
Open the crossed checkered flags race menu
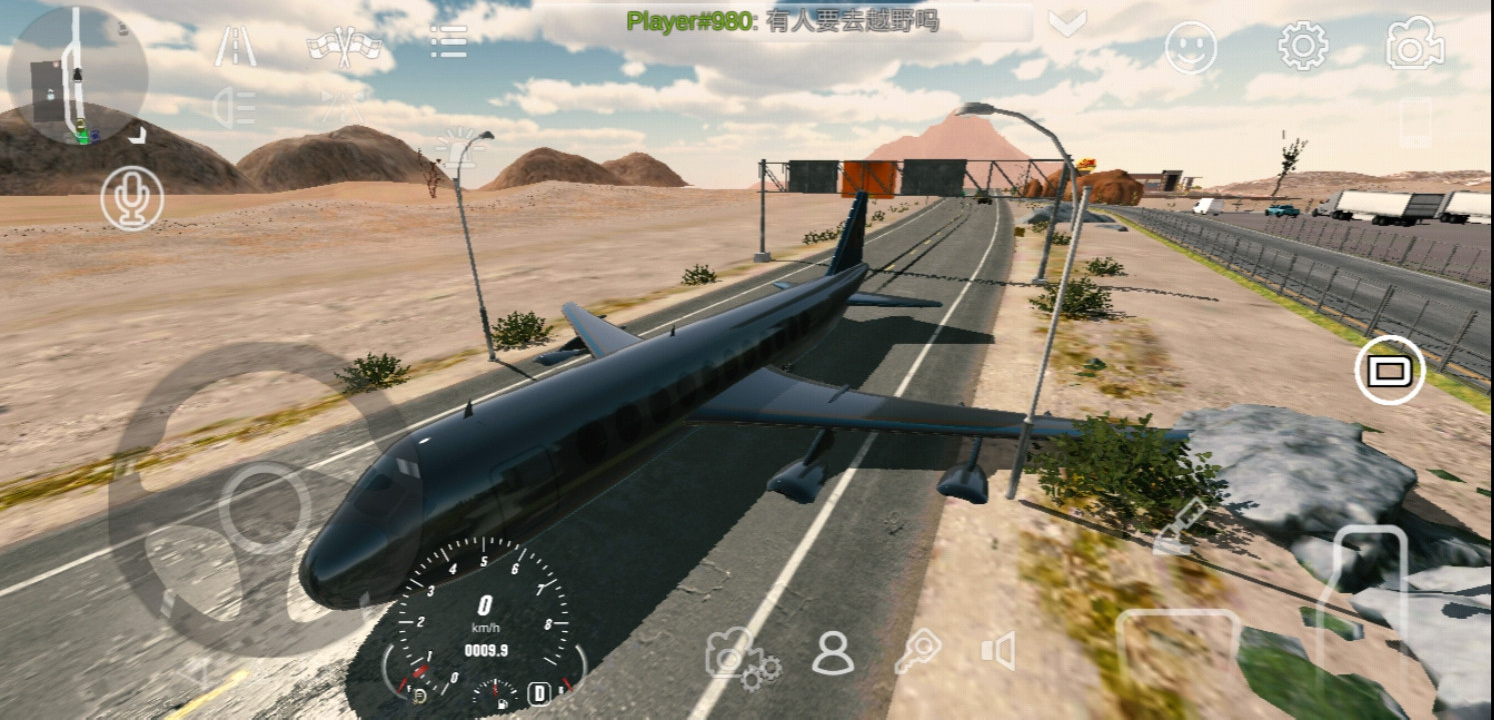(345, 46)
